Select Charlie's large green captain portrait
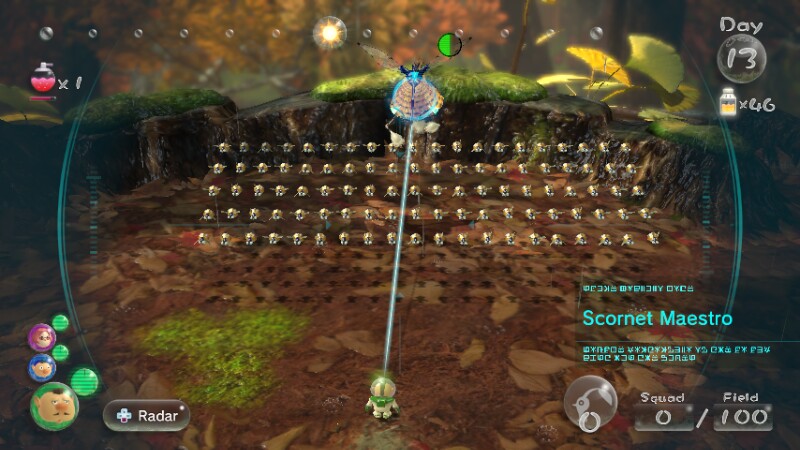The height and width of the screenshot is (450, 800). pos(54,404)
